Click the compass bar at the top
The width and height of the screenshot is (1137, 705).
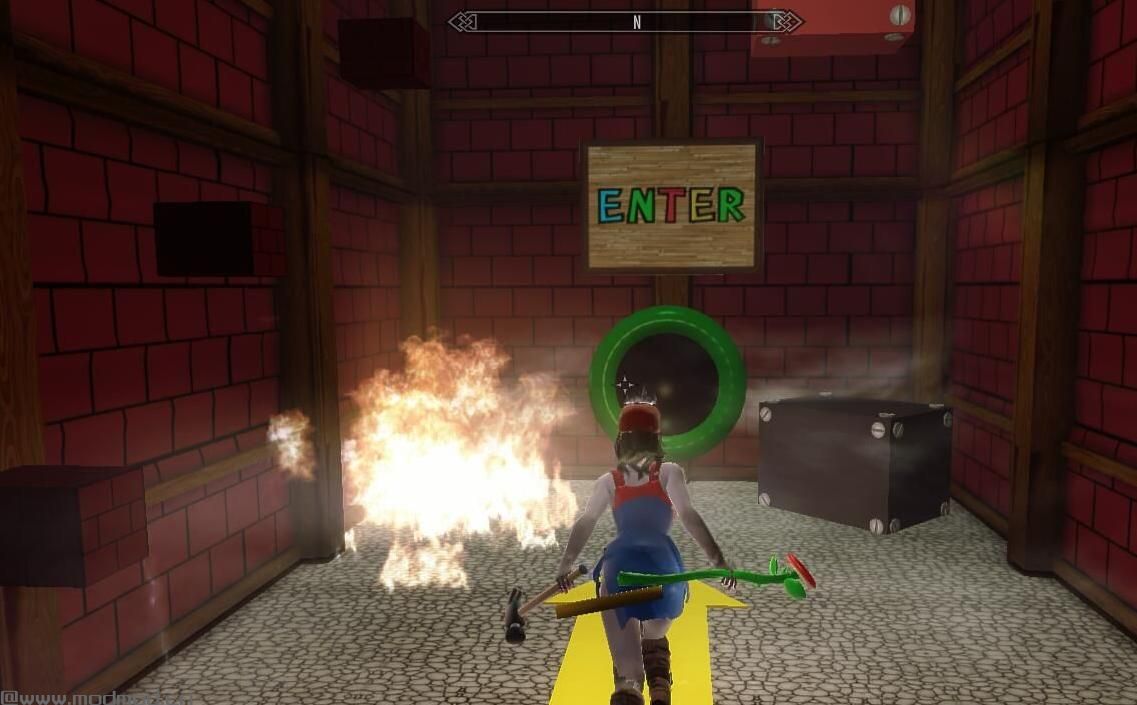coord(625,21)
